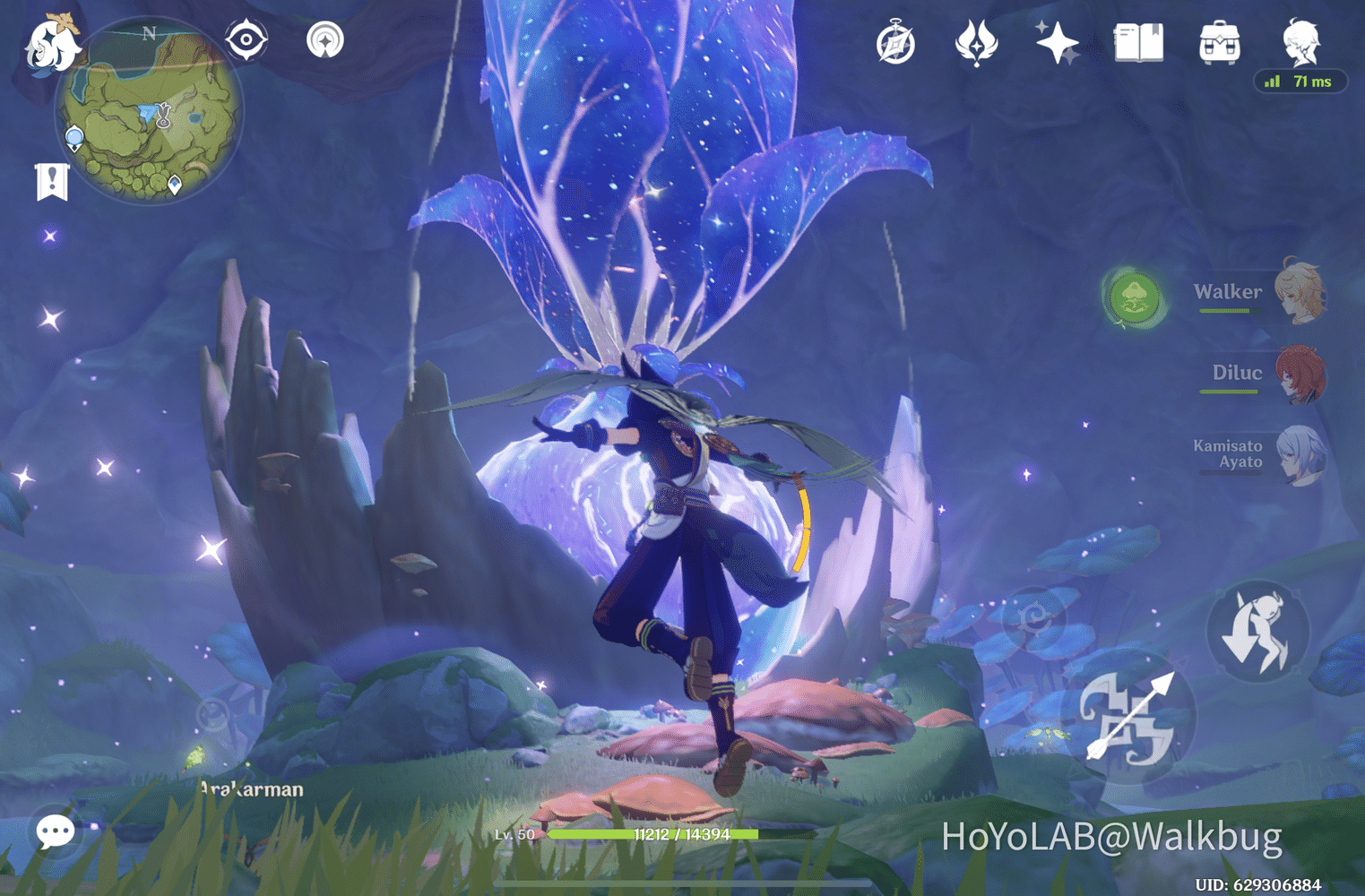
Task: Click the network ping indicator showing 71 ms
Action: pyautogui.click(x=1300, y=82)
